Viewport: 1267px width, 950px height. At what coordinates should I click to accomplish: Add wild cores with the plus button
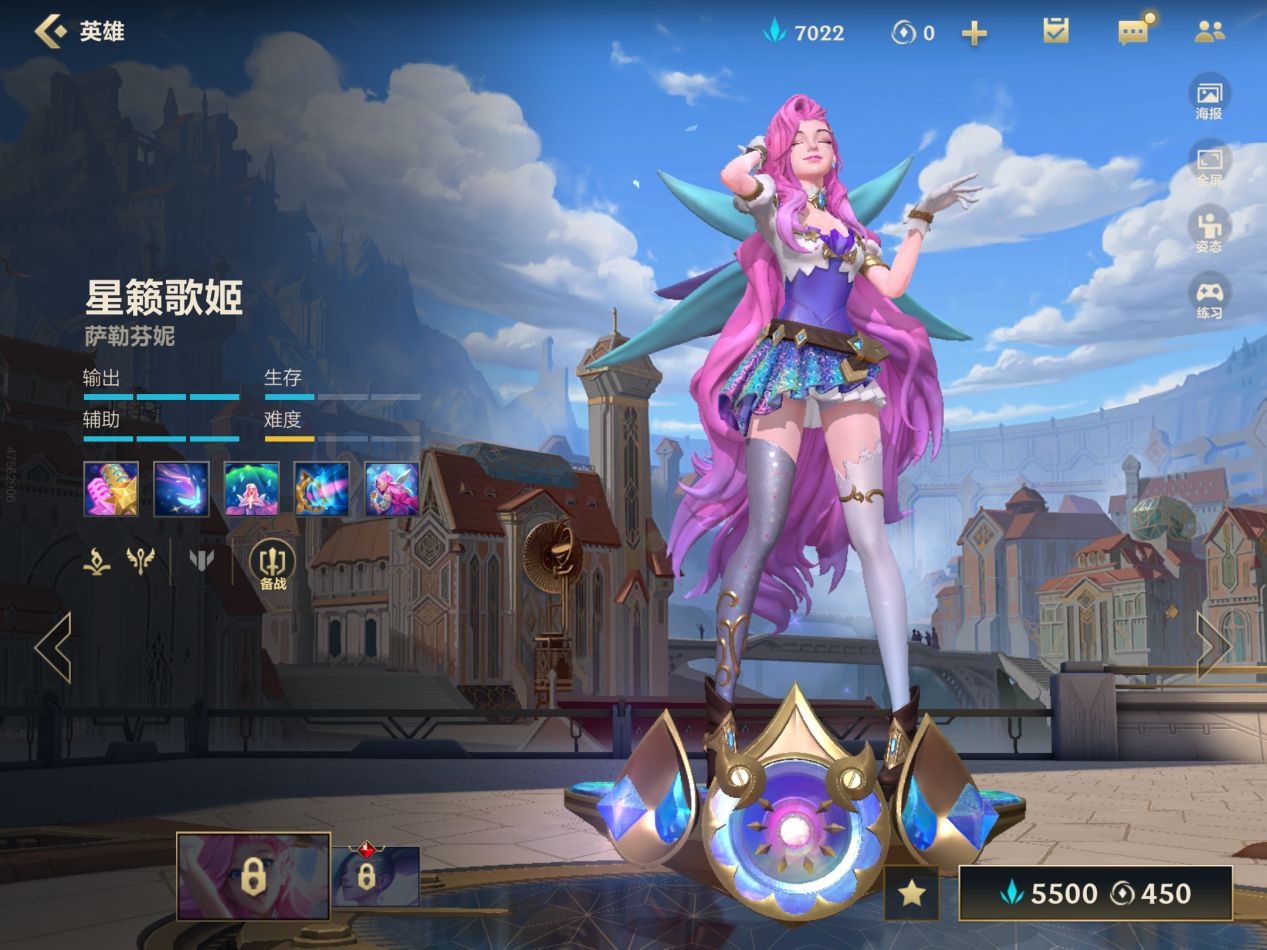974,33
